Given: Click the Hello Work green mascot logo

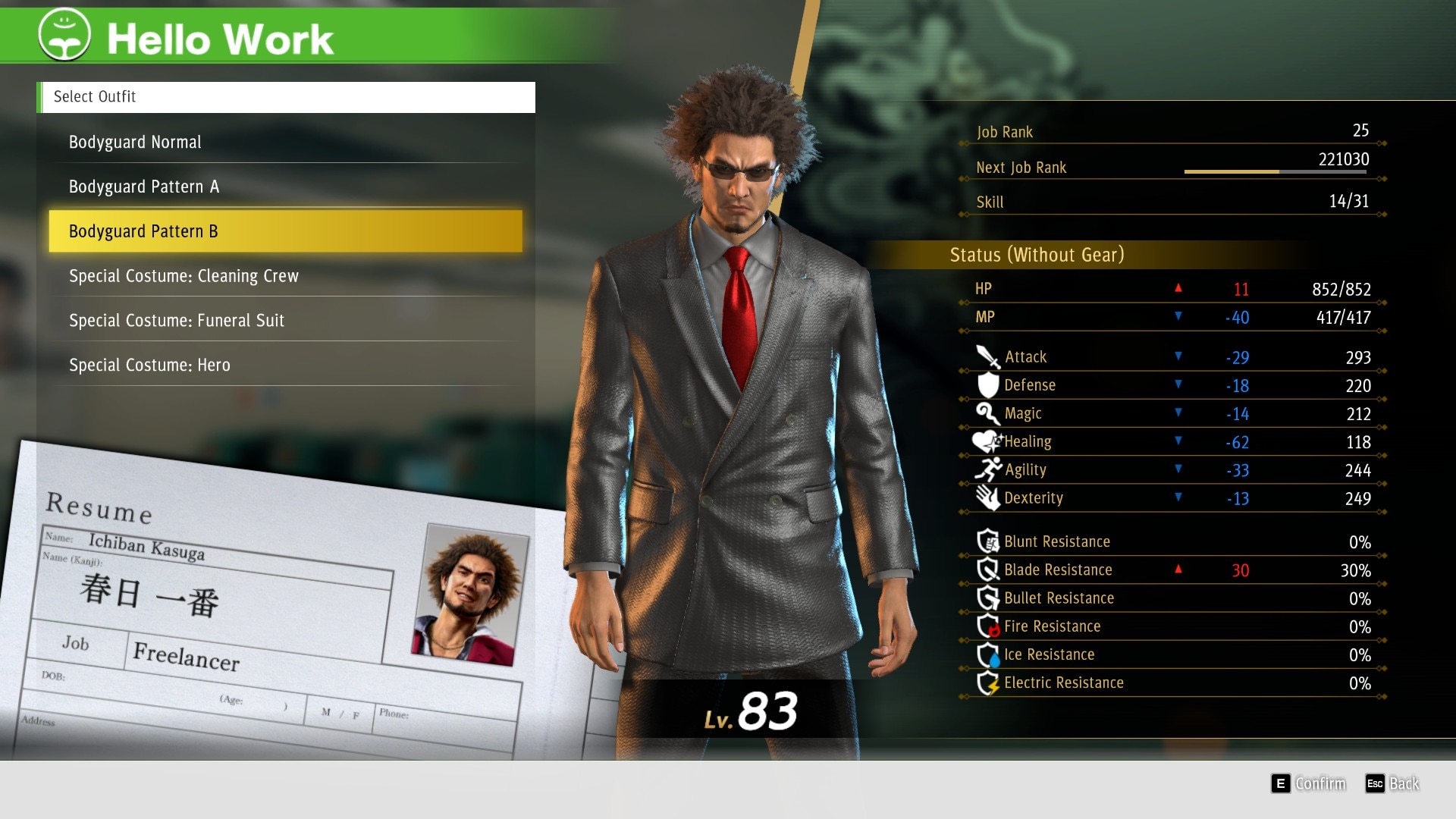Looking at the screenshot, I should coord(64,34).
